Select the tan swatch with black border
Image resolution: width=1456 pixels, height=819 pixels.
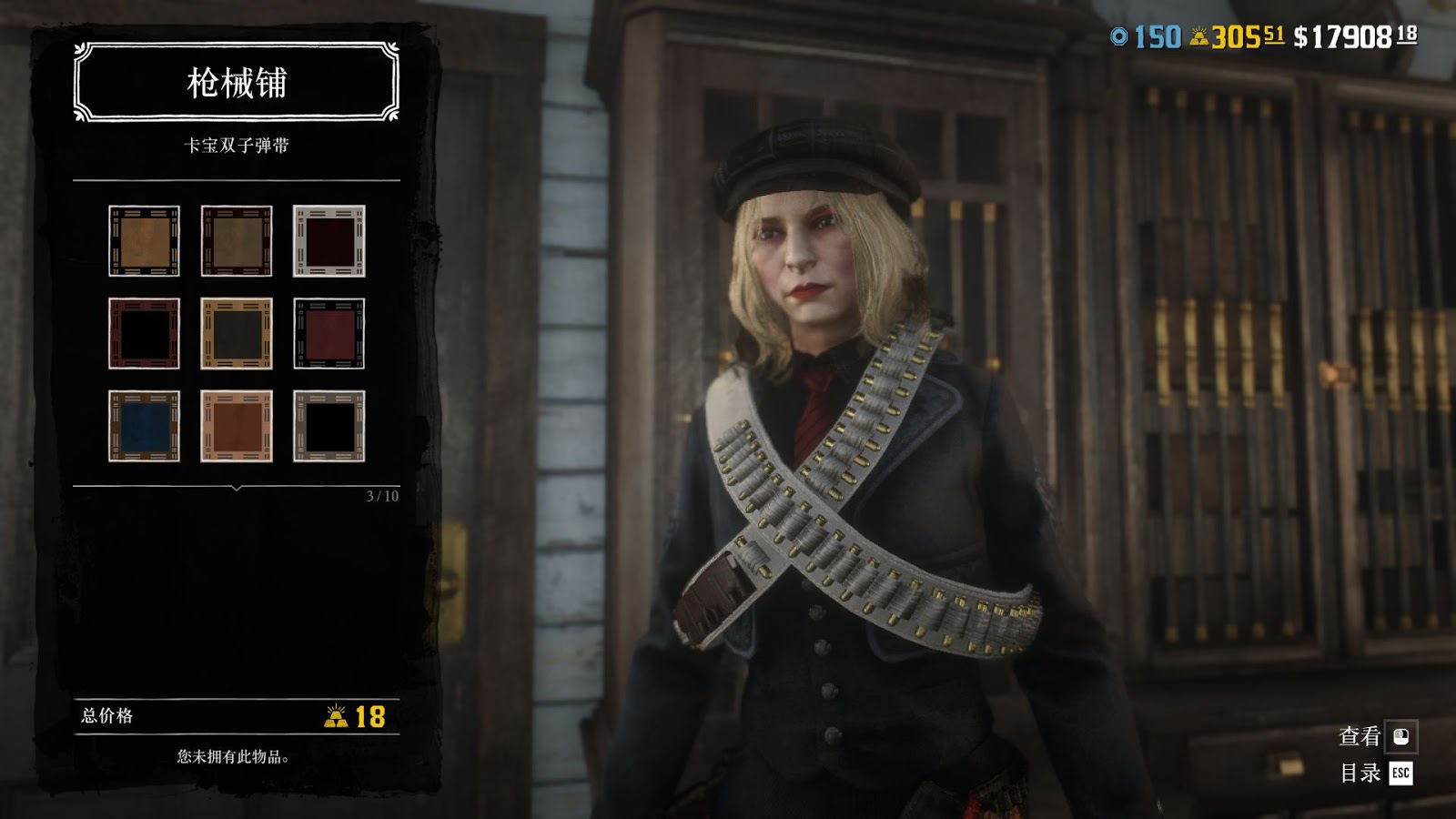click(x=144, y=241)
